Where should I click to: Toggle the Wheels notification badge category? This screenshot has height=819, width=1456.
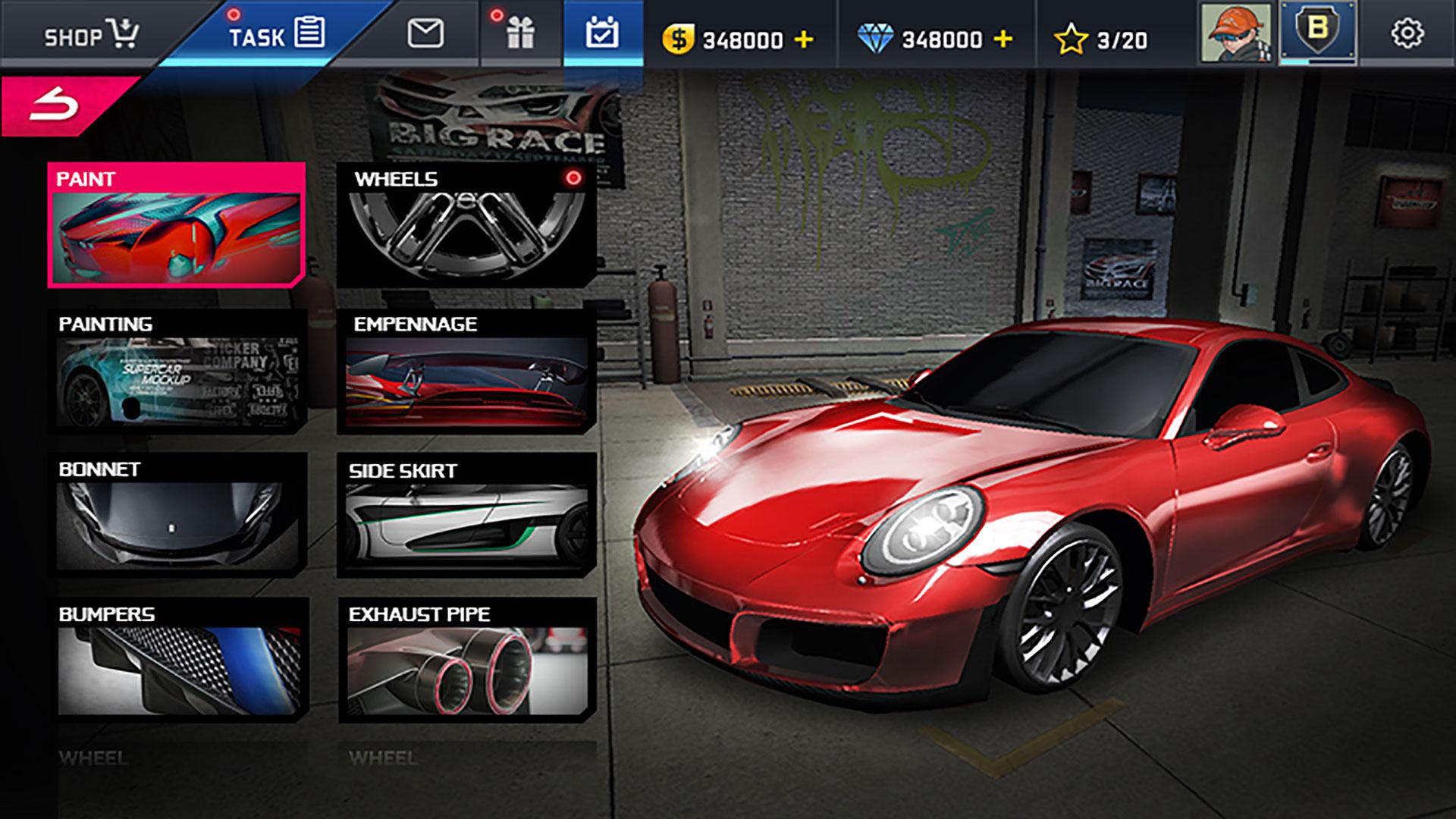tap(574, 179)
